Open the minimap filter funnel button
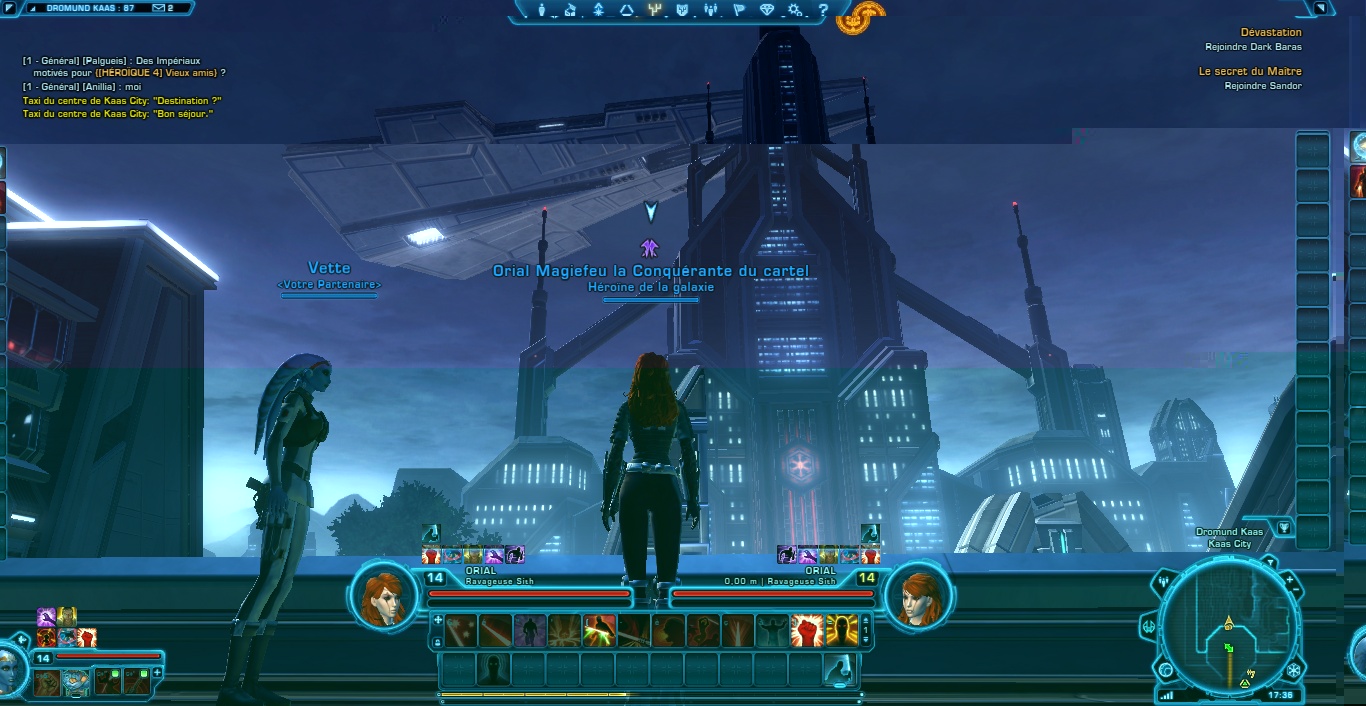Viewport: 1366px width, 706px height. click(1283, 527)
